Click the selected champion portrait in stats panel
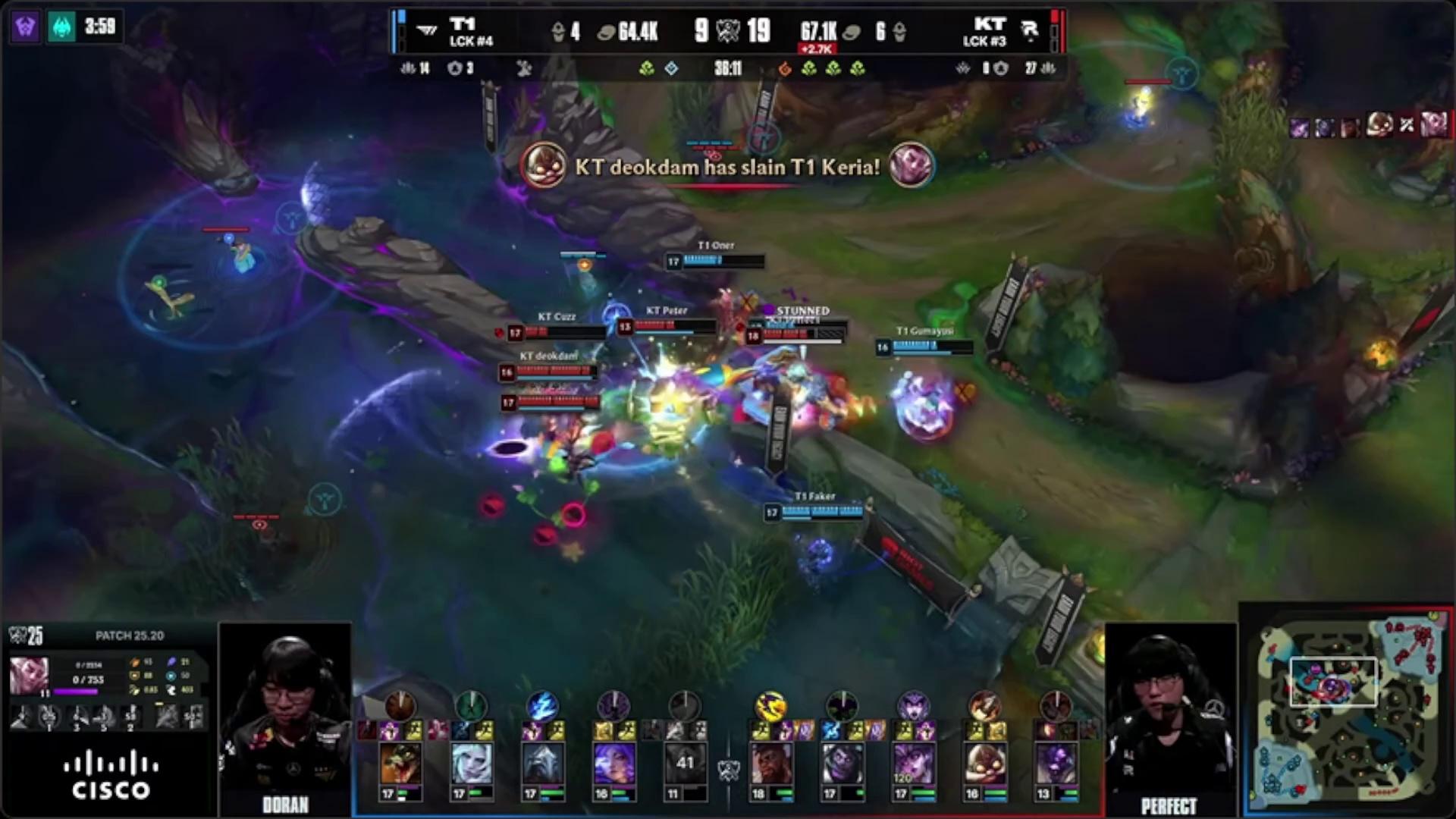Viewport: 1456px width, 819px height. pyautogui.click(x=29, y=675)
